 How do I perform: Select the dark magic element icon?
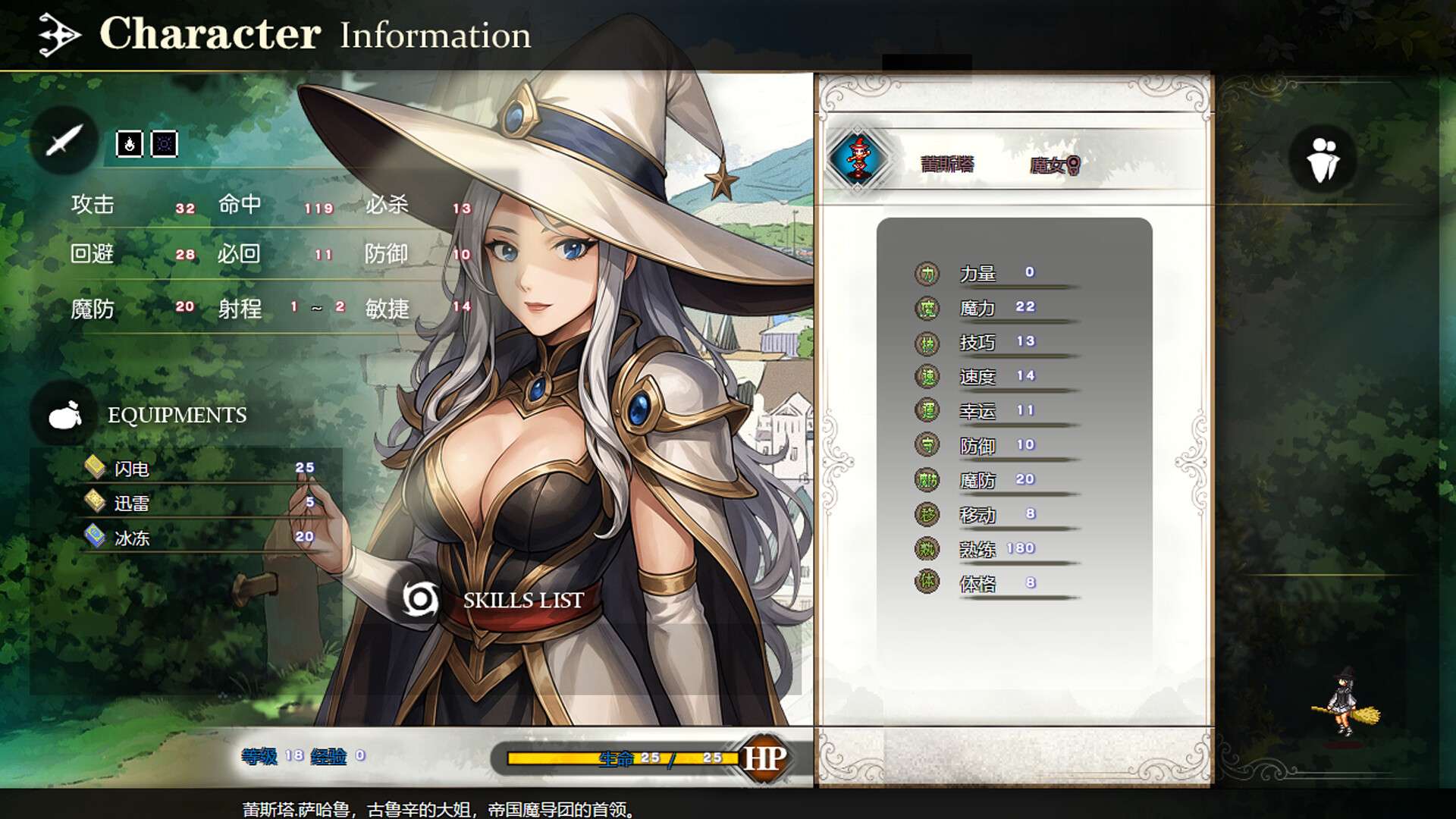point(165,144)
